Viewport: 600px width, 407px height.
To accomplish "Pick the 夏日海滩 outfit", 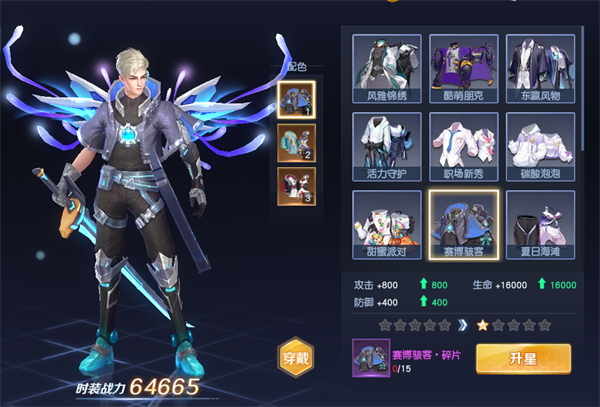I will (540, 222).
